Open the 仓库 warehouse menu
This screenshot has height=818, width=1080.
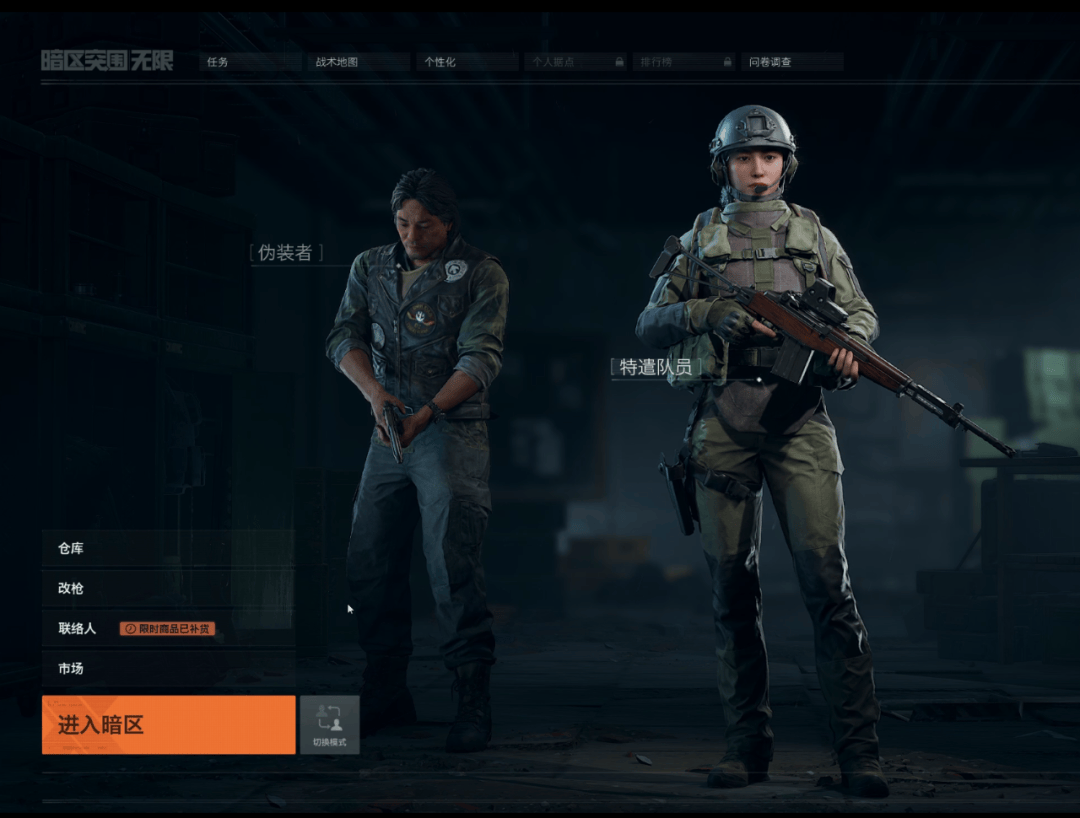click(x=168, y=548)
